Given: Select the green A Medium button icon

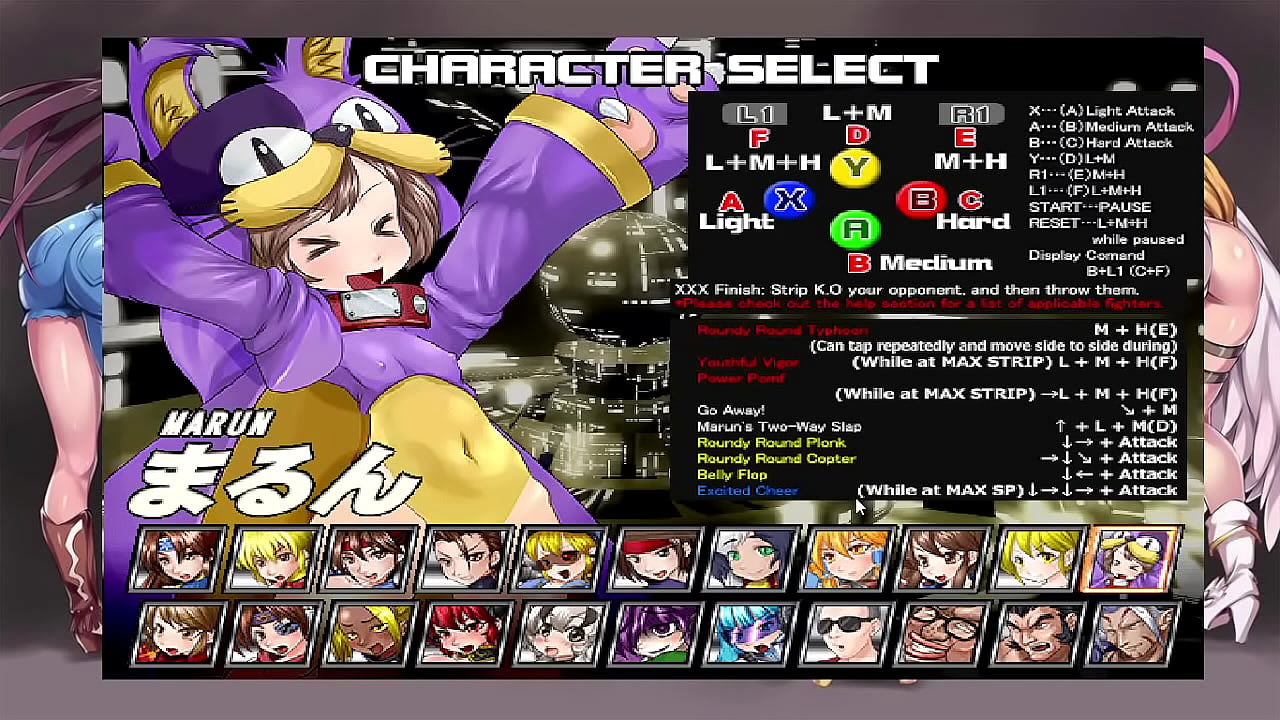Looking at the screenshot, I should [855, 227].
